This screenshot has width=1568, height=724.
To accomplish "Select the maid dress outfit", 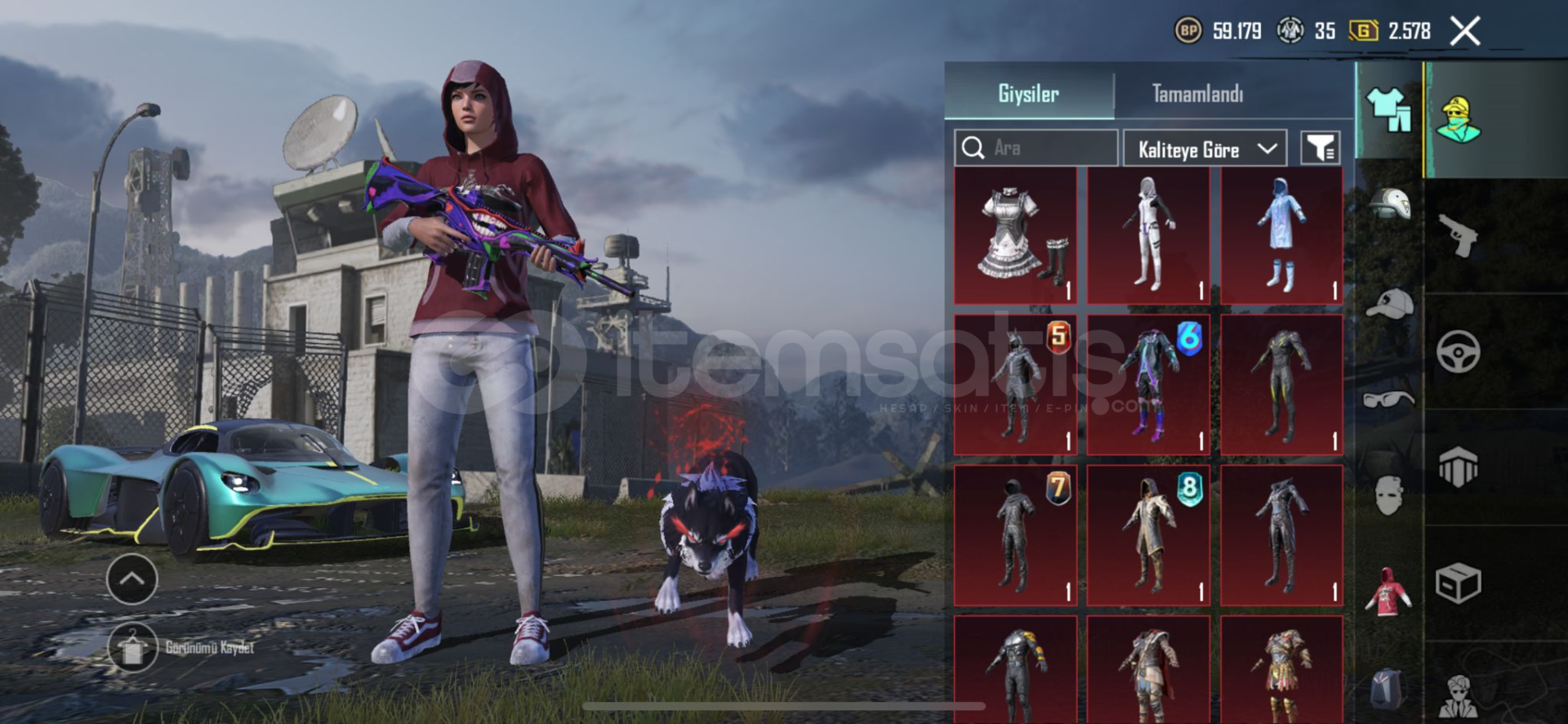I will pos(1015,235).
